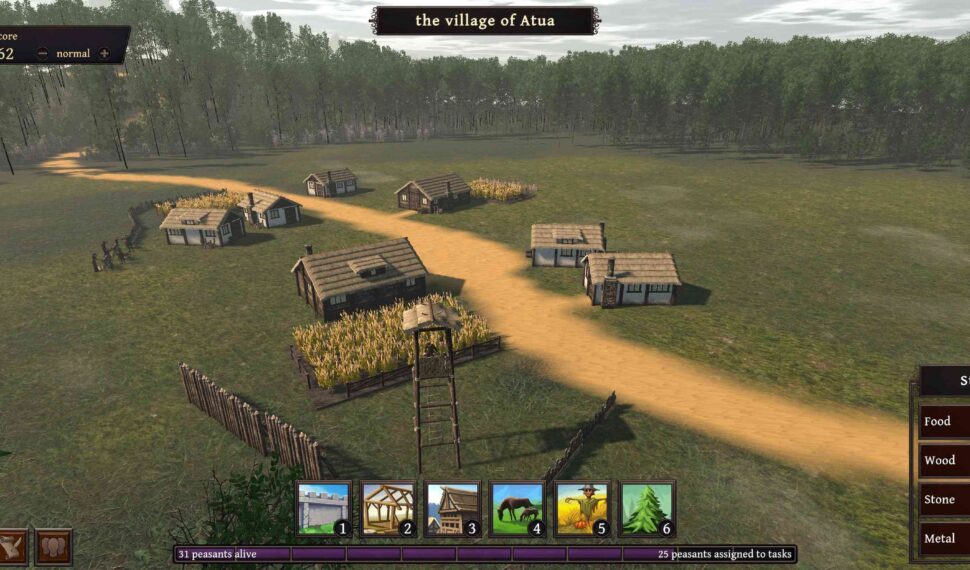
Task: Click the village of Atua title banner
Action: [485, 20]
